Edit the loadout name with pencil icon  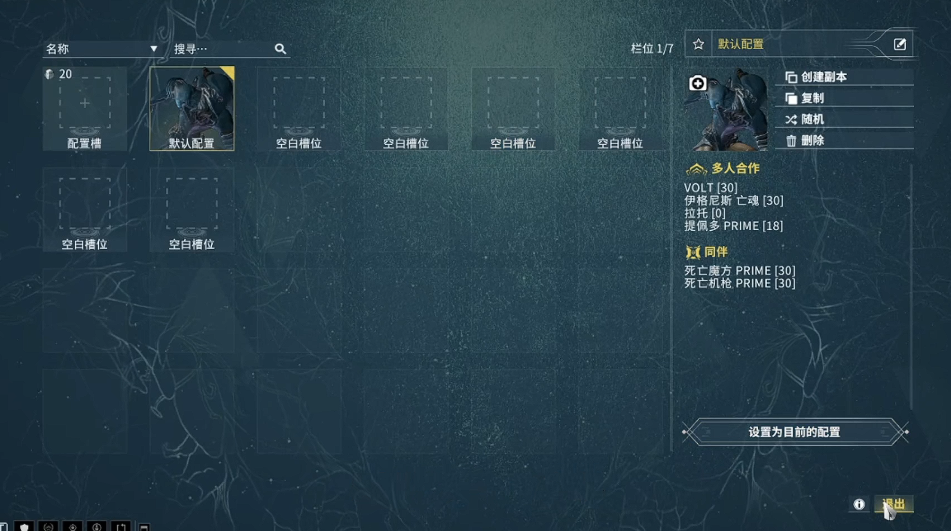[900, 44]
